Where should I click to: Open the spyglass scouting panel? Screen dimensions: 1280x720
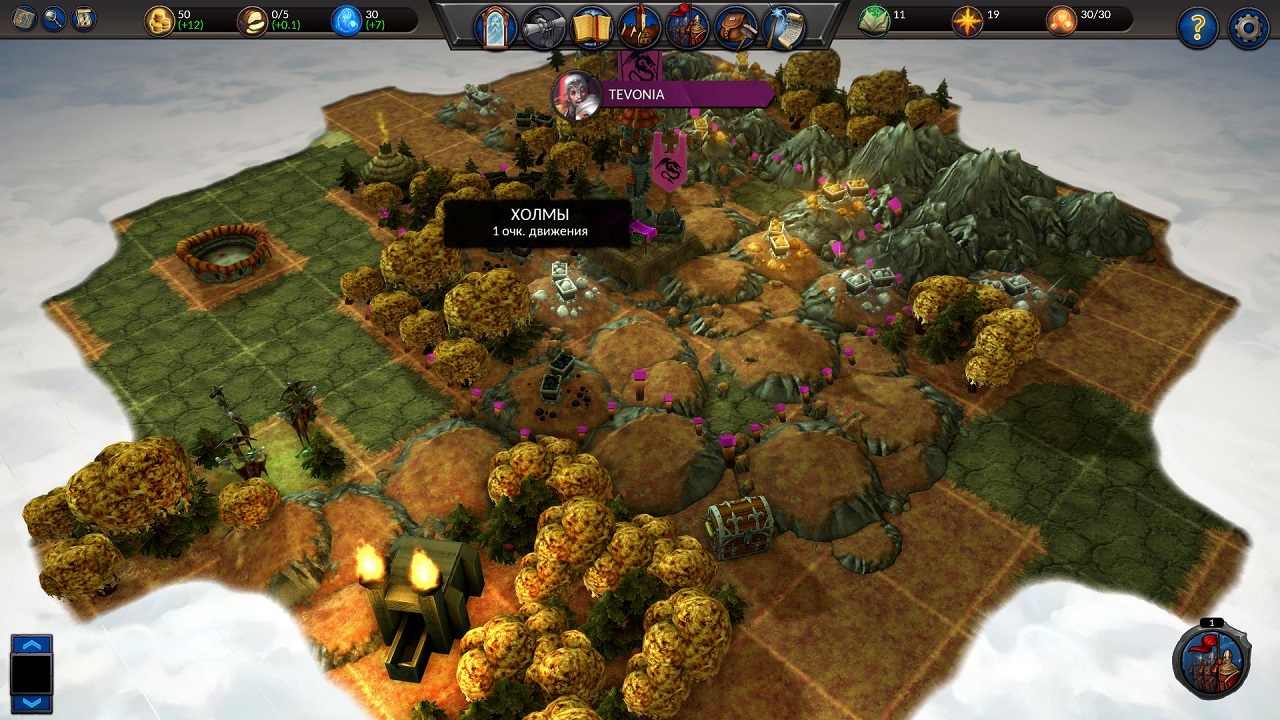[x=545, y=27]
